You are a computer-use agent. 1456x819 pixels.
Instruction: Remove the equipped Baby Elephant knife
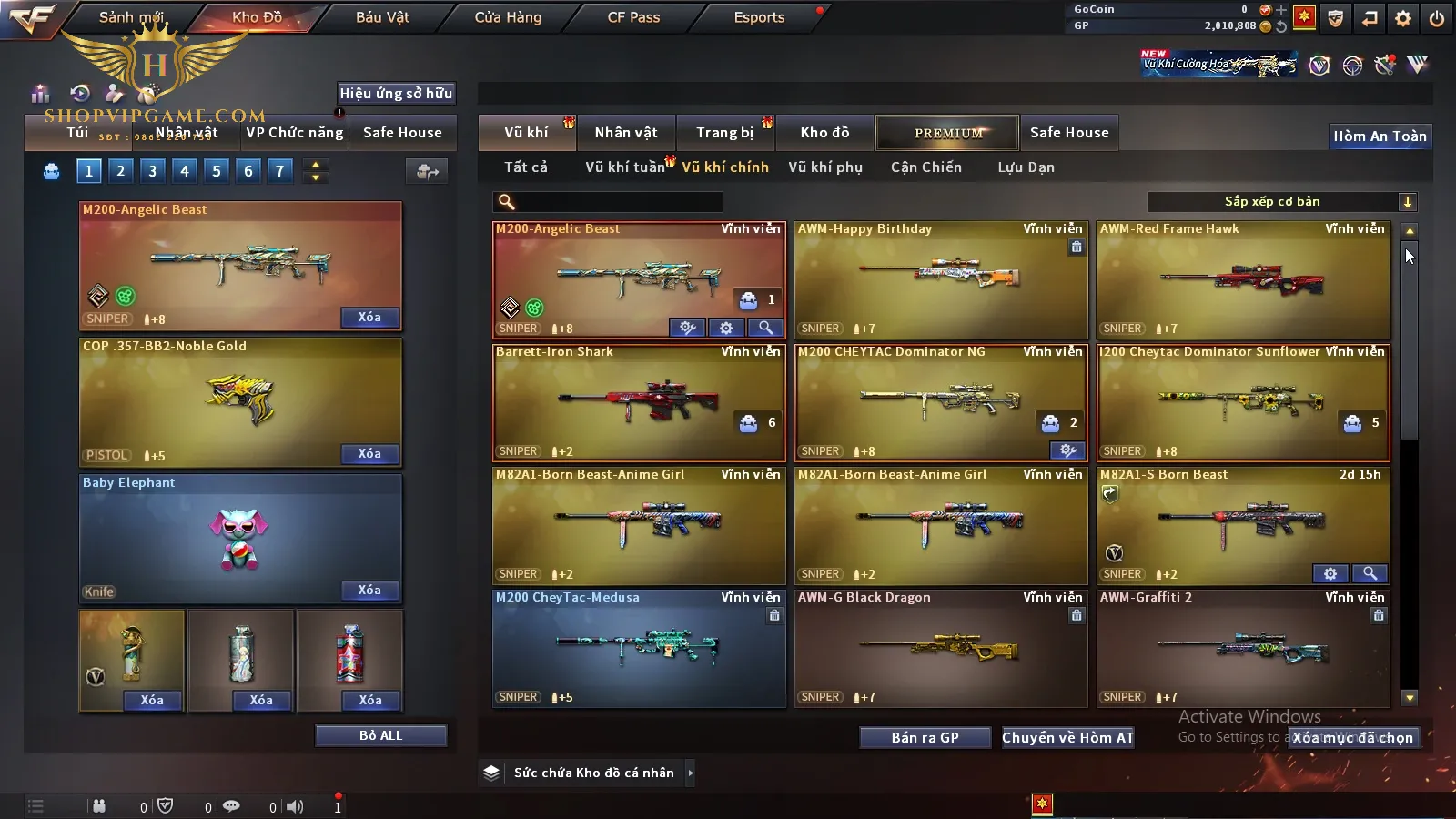(x=369, y=590)
